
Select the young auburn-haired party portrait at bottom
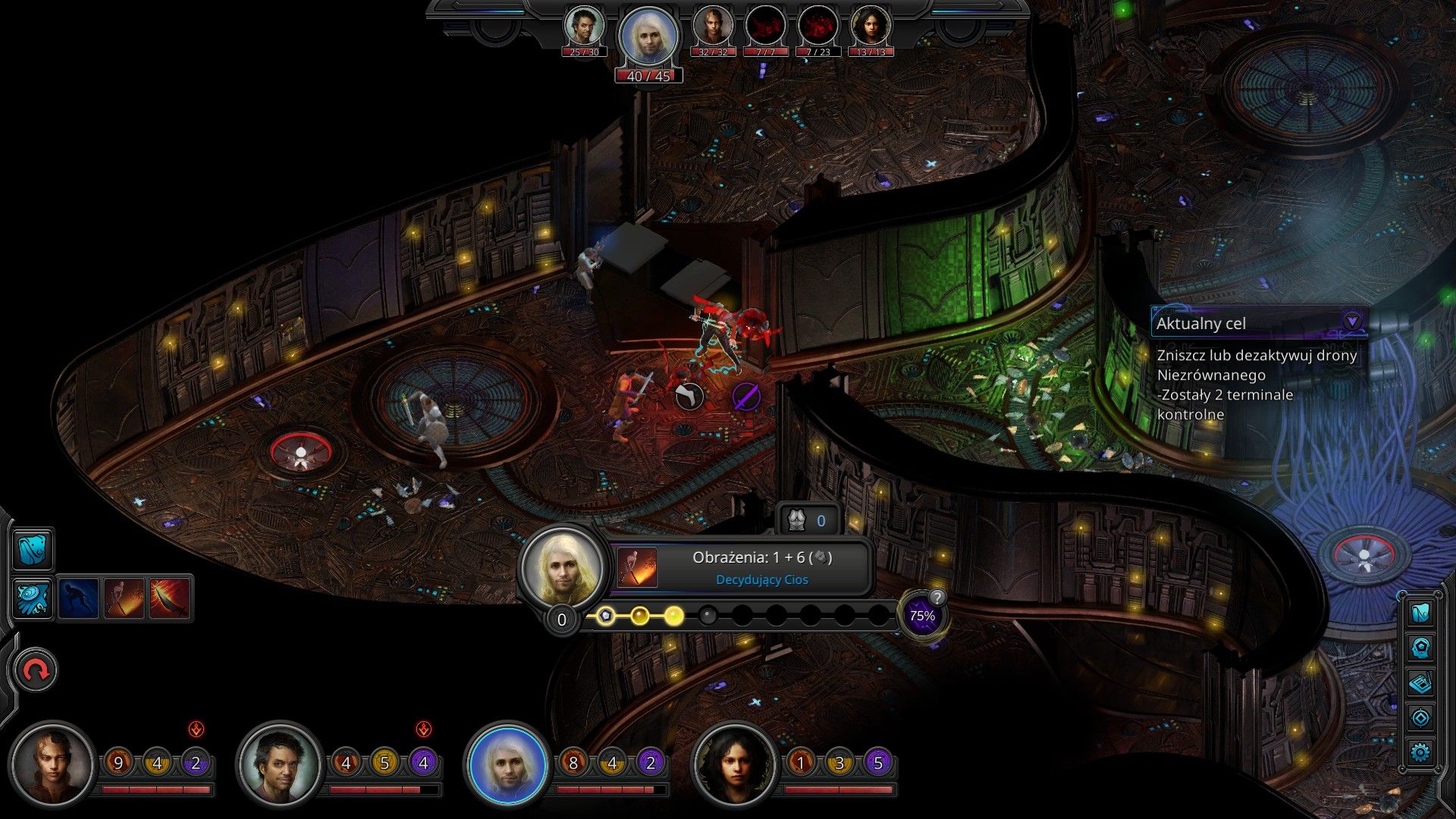[x=52, y=764]
